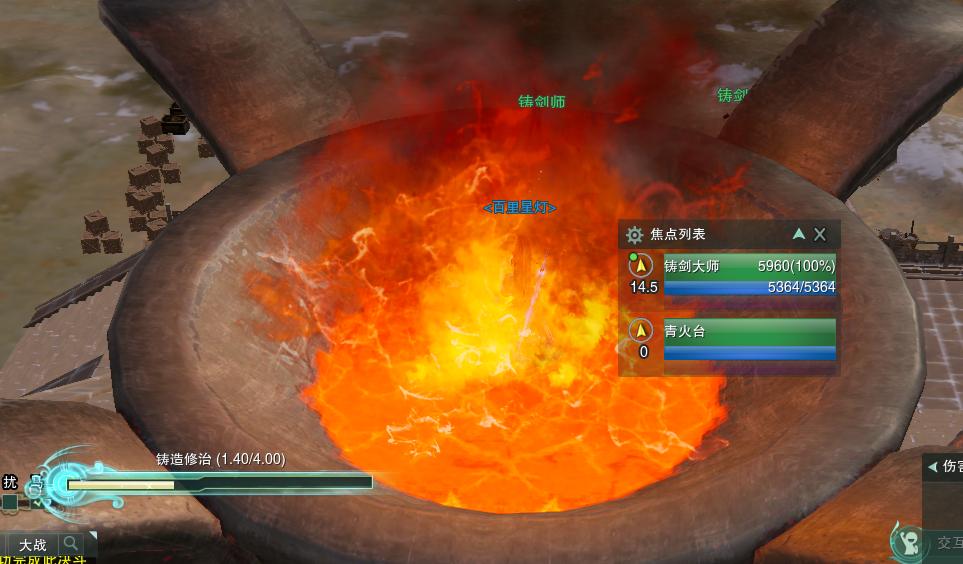Open the 交互 interaction emote button
The height and width of the screenshot is (564, 963).
[908, 542]
